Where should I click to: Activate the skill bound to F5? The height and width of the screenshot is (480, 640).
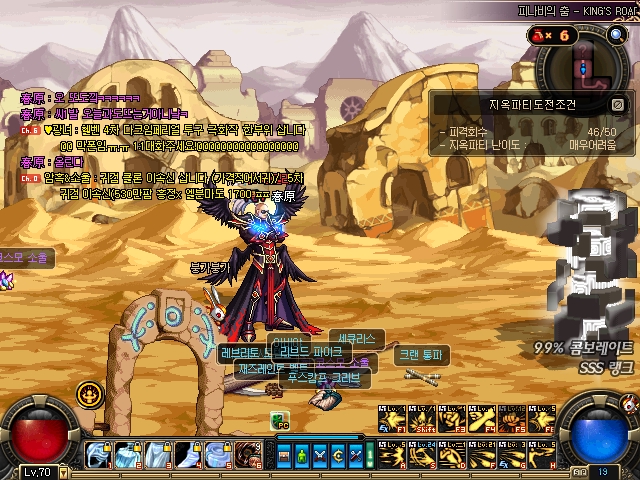511,421
